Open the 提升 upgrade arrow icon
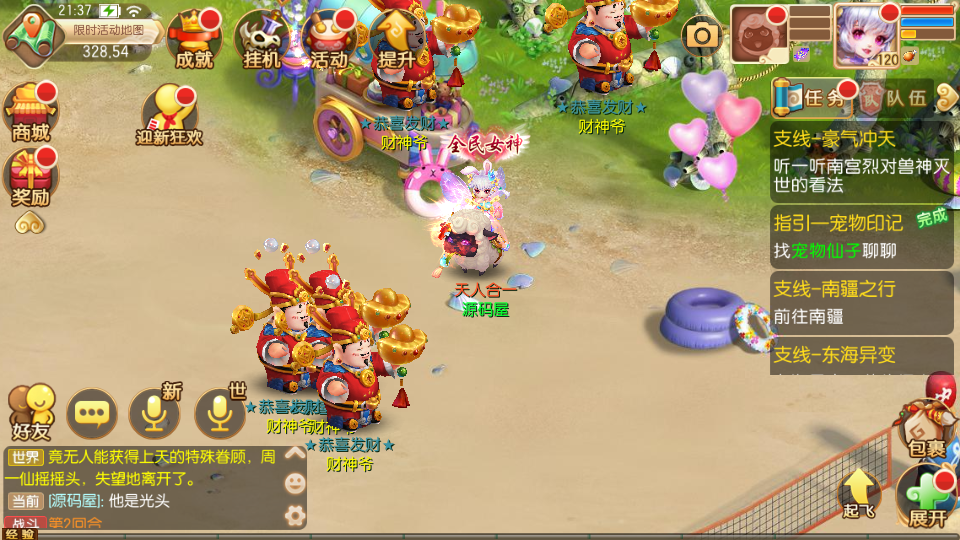Viewport: 960px width, 540px height. click(397, 41)
